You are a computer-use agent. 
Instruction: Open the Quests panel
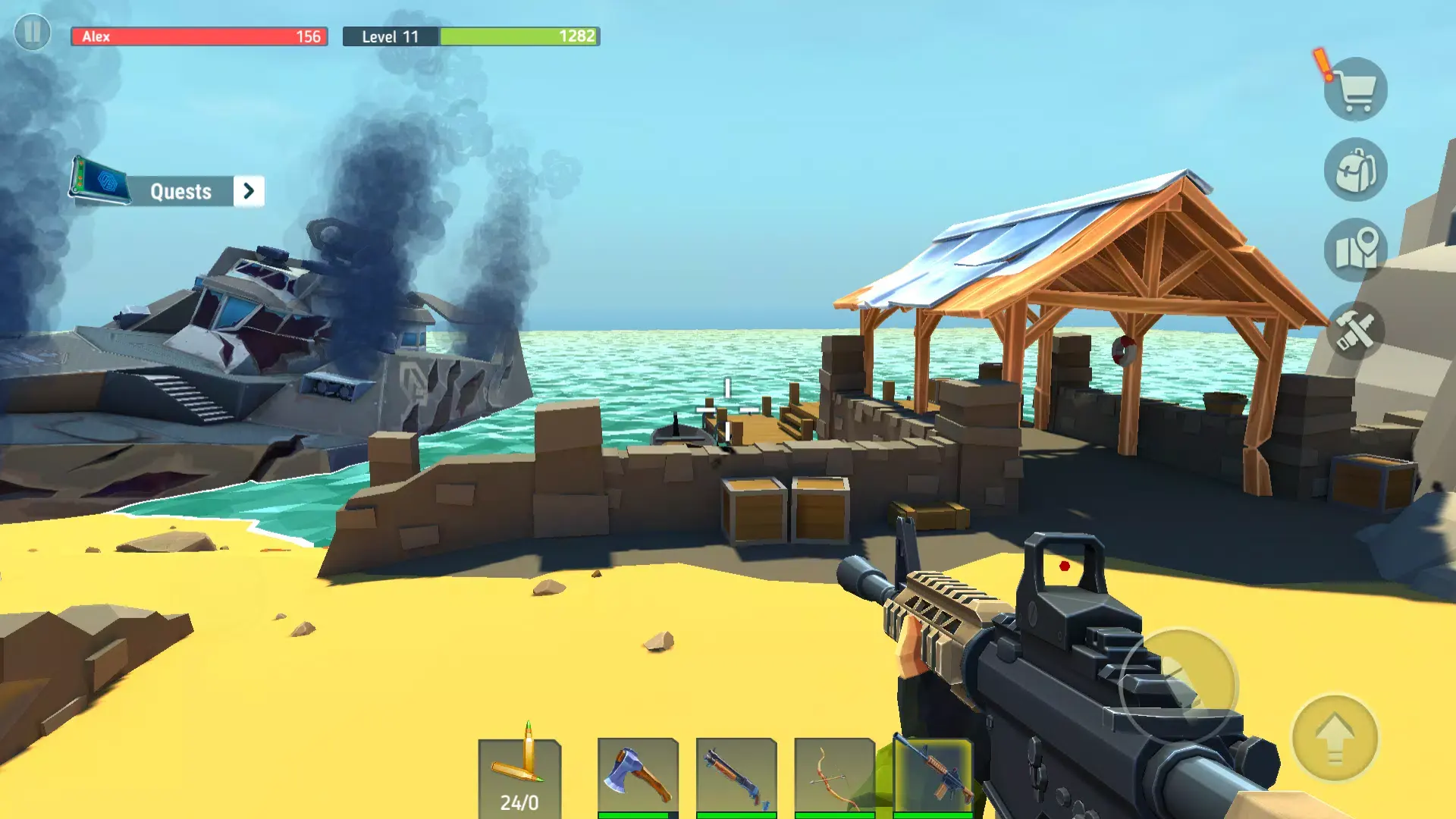(x=180, y=191)
